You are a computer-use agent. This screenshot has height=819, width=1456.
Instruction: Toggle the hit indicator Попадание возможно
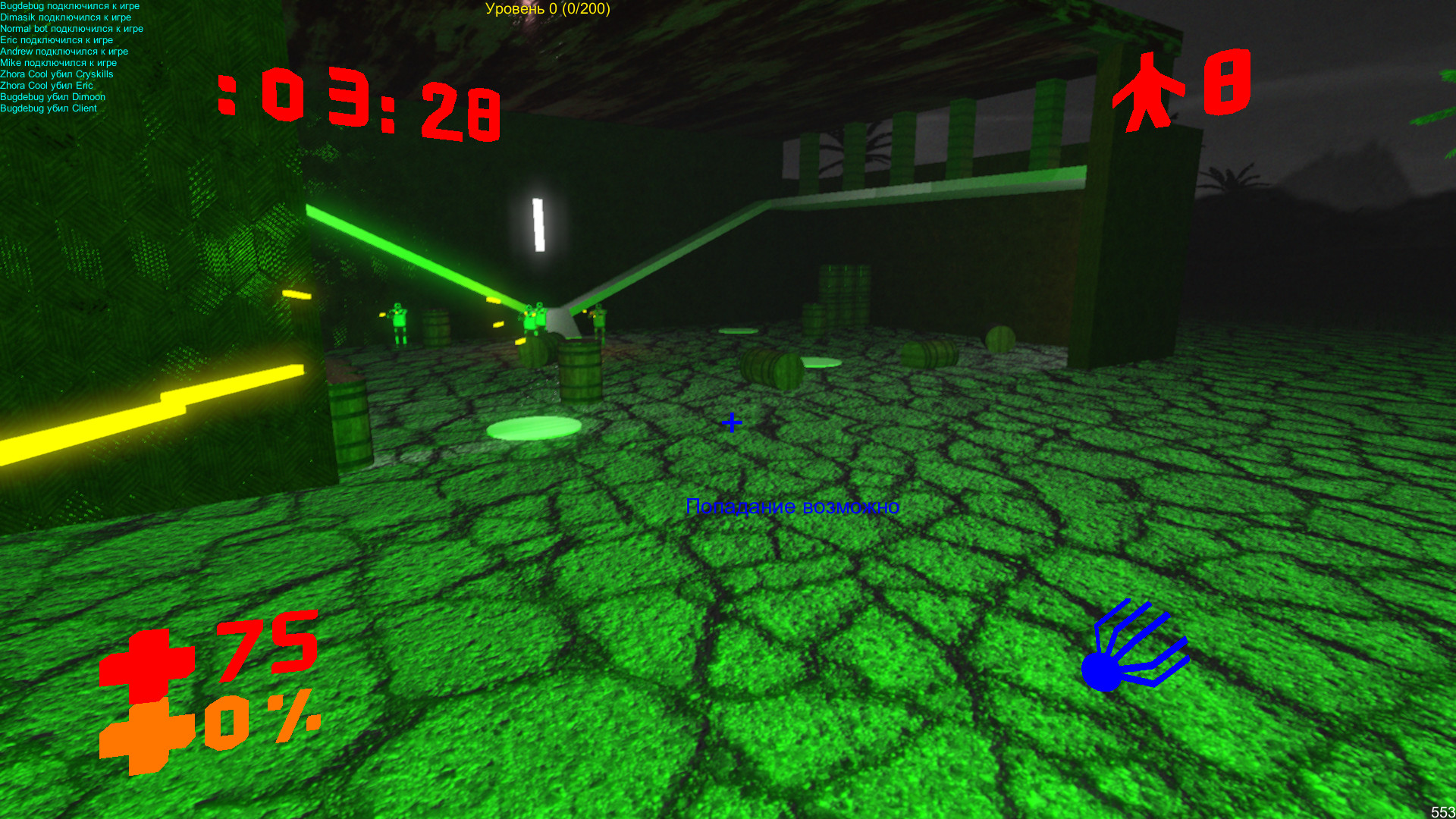(793, 507)
